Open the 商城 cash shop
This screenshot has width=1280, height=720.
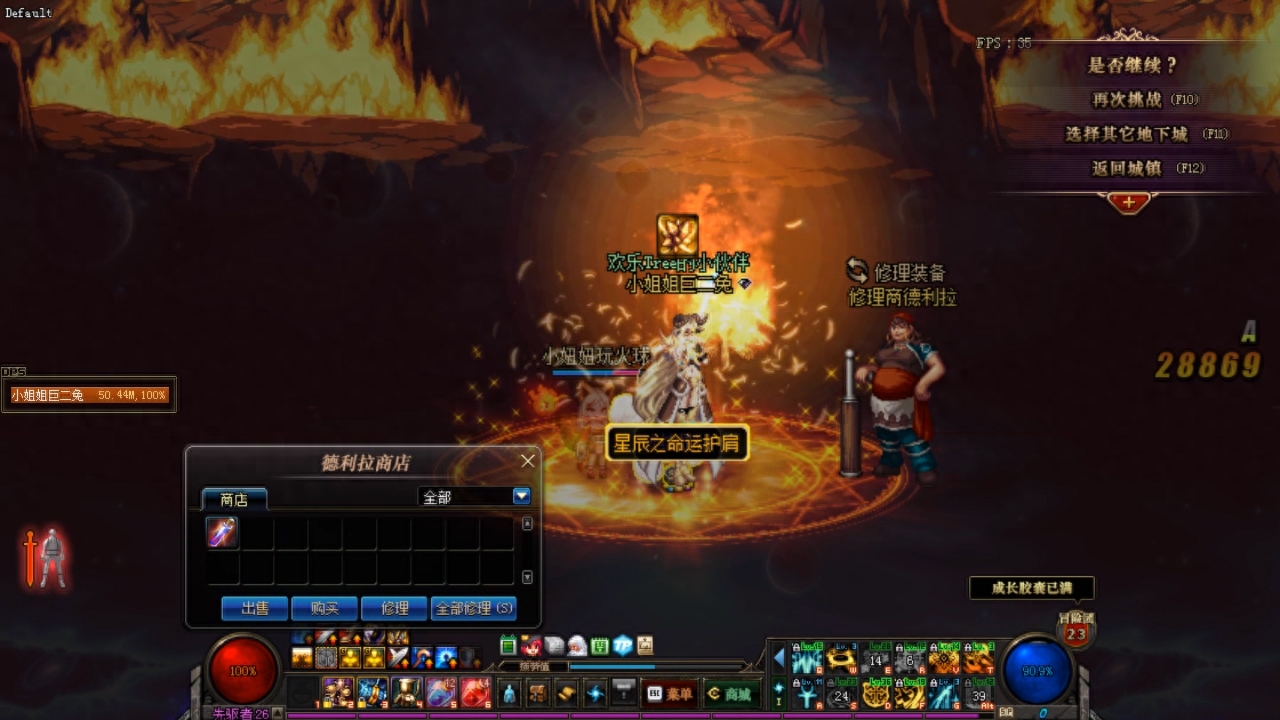[730, 693]
